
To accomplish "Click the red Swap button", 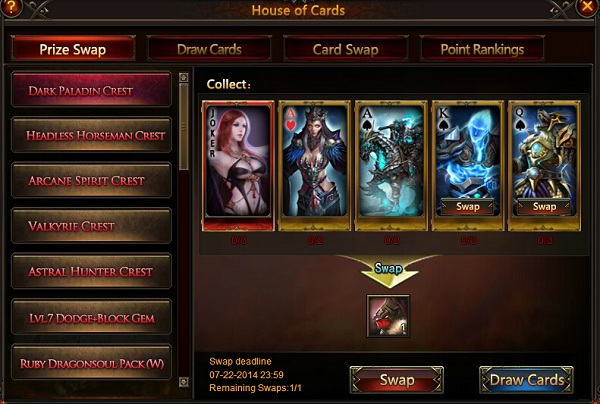I will 397,380.
